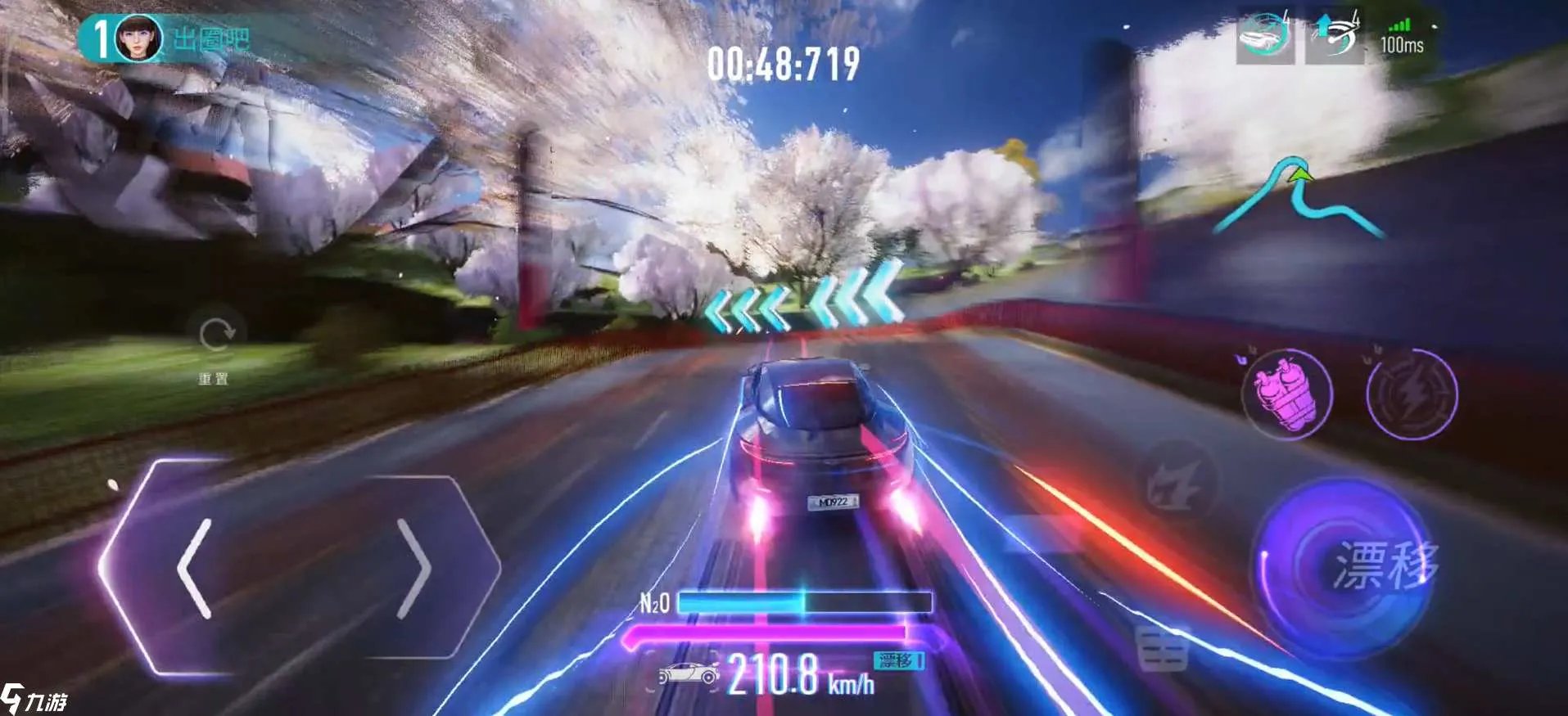Image resolution: width=1568 pixels, height=716 pixels.
Task: Open the track minimap
Action: pyautogui.click(x=1298, y=200)
